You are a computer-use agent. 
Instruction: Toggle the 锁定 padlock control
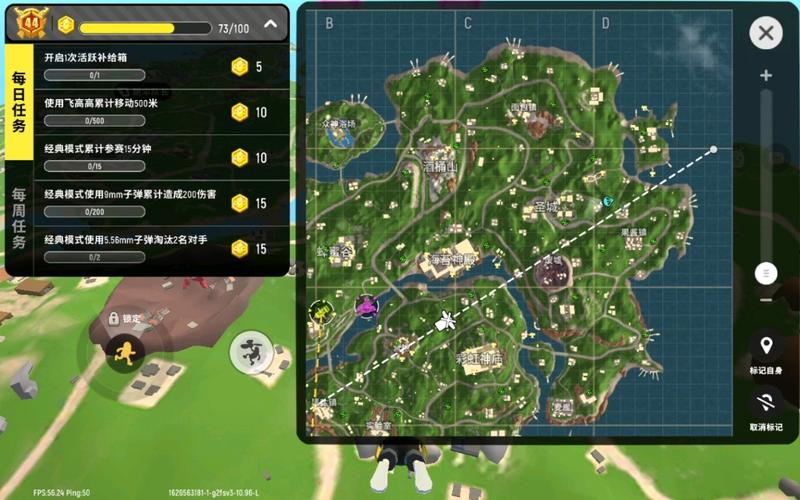click(116, 318)
